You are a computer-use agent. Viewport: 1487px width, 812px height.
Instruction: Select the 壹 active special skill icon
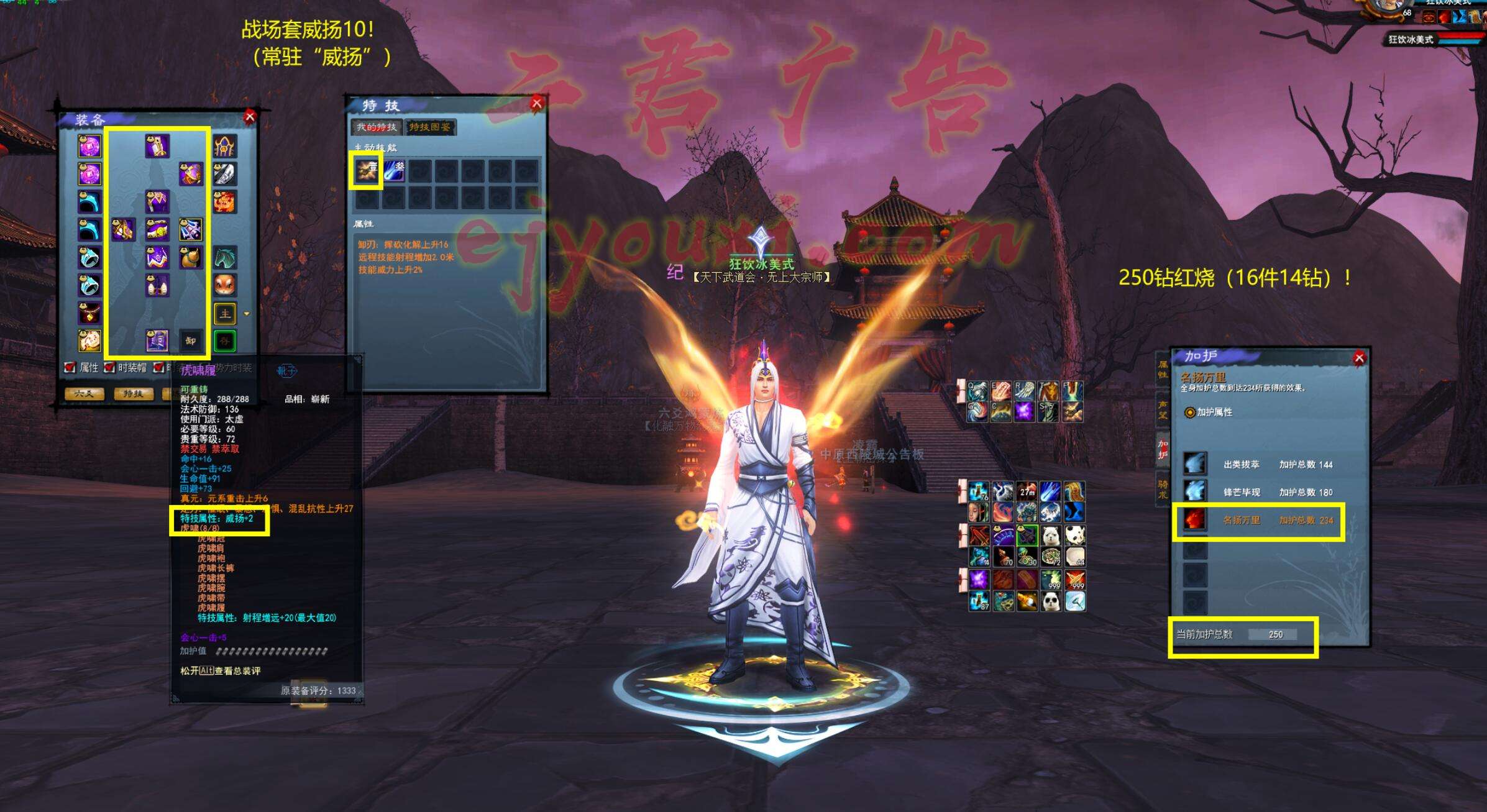366,169
